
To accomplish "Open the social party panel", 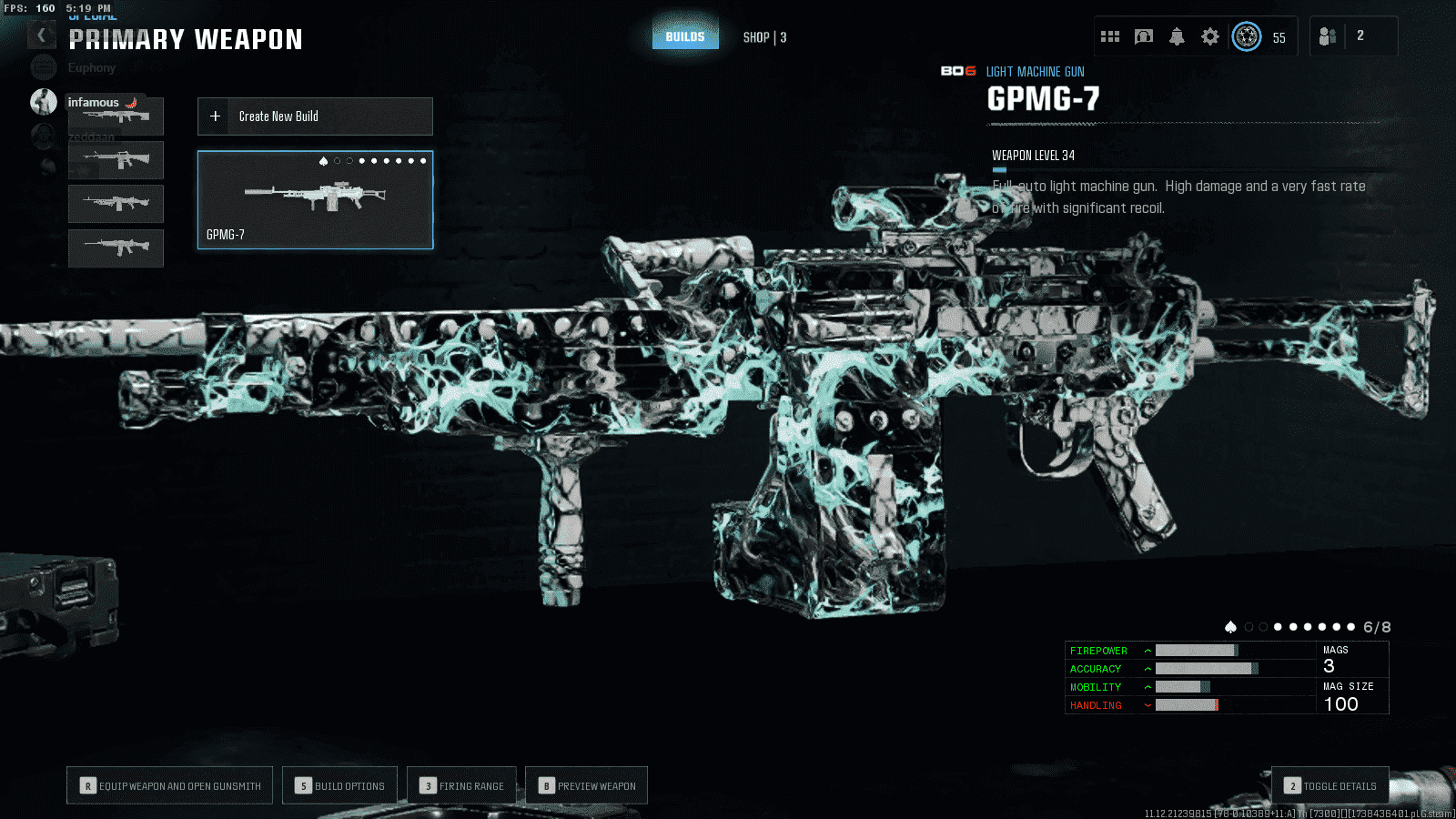I will point(1352,36).
